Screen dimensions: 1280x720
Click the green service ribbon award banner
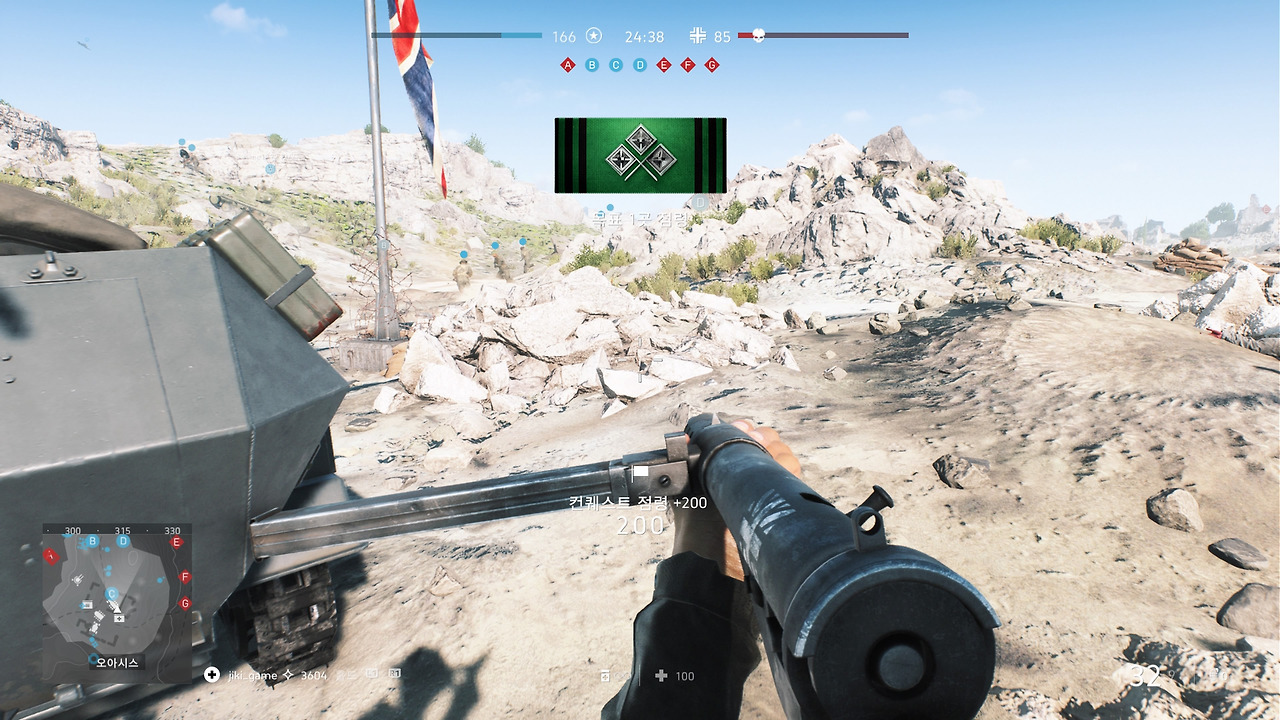640,155
